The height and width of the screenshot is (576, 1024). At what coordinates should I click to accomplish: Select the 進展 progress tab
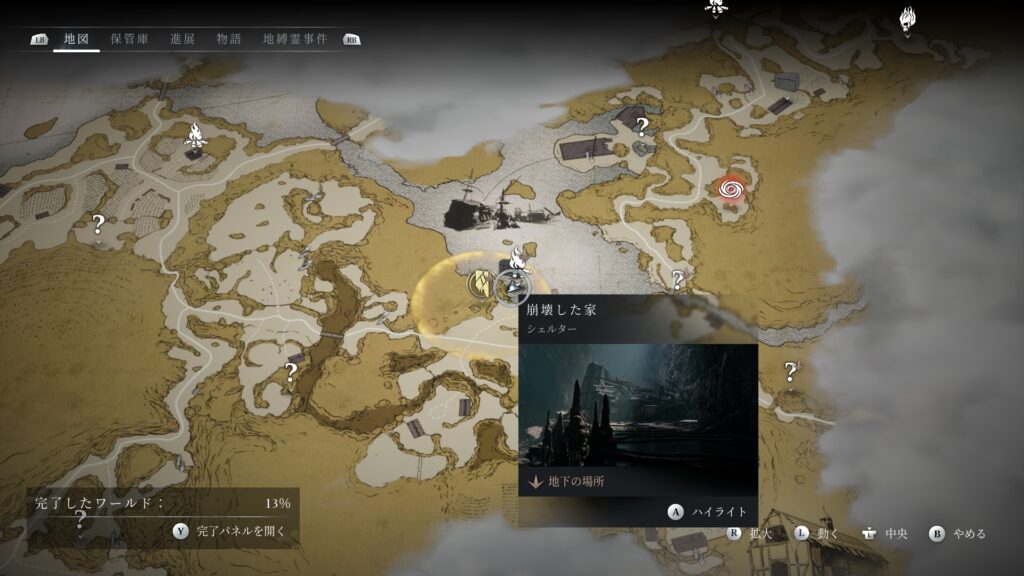tap(182, 39)
